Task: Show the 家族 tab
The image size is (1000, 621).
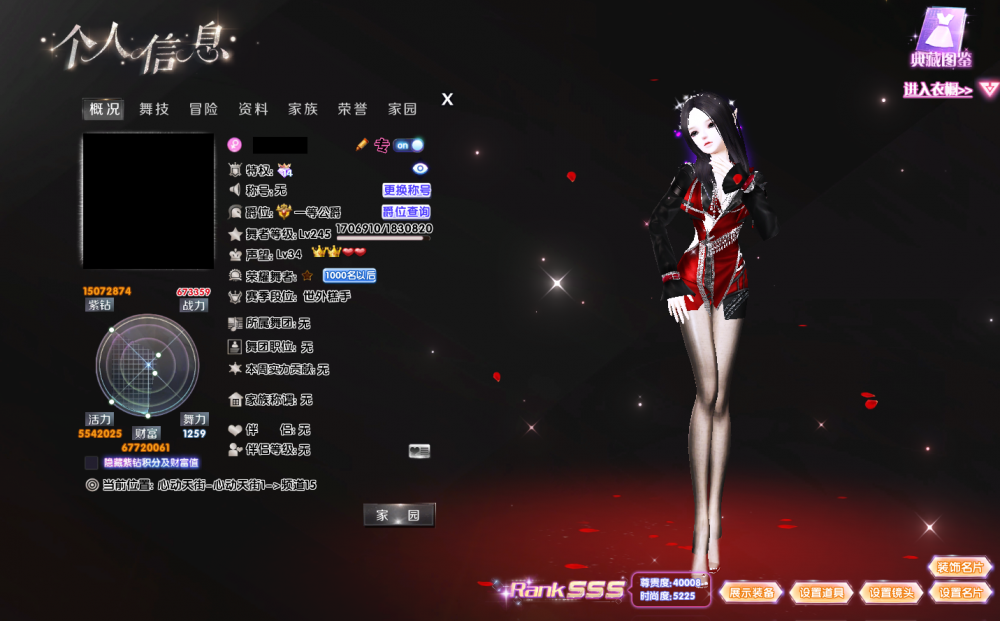Action: click(x=303, y=109)
